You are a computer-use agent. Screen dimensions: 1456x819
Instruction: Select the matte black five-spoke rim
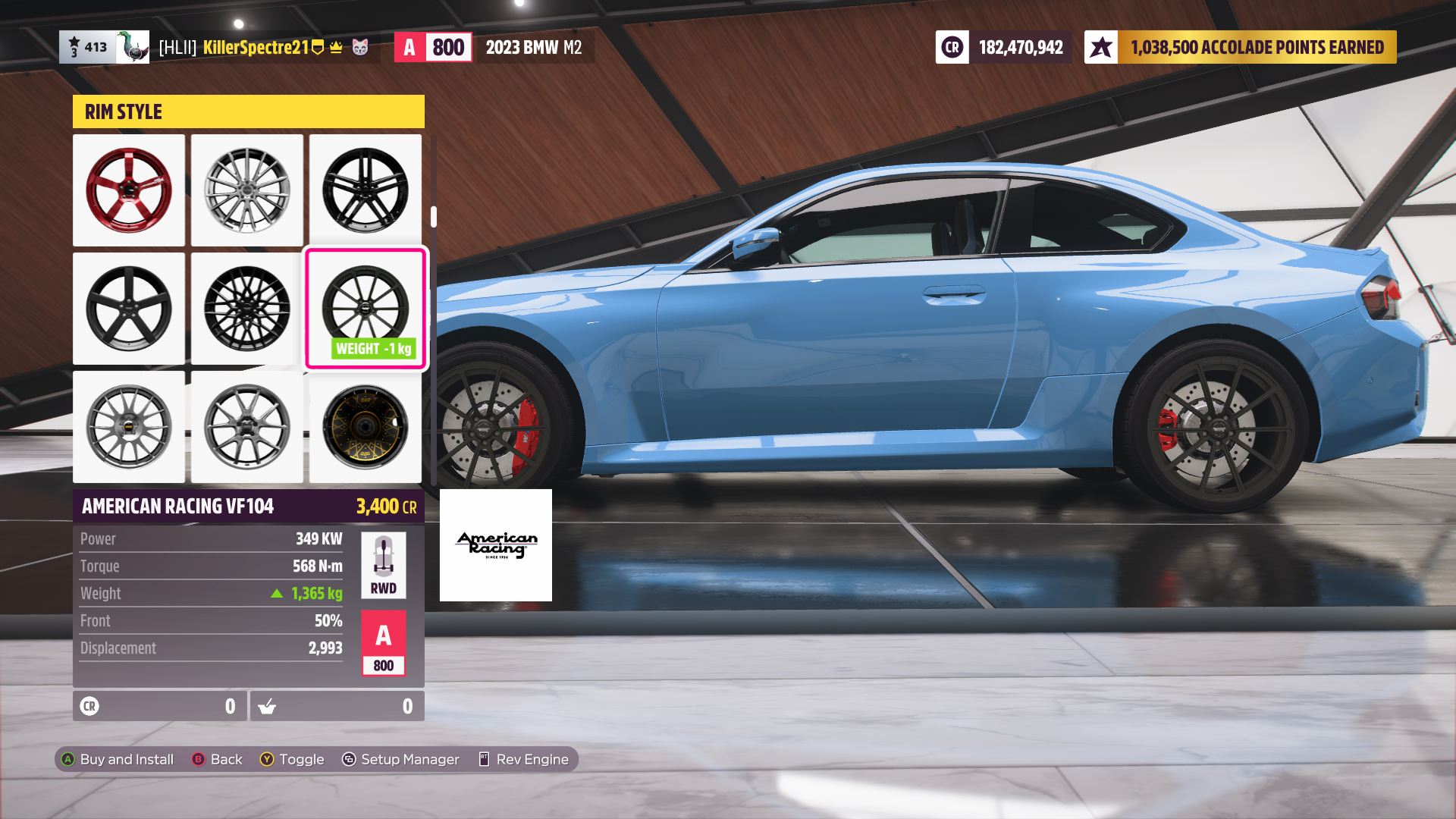129,309
